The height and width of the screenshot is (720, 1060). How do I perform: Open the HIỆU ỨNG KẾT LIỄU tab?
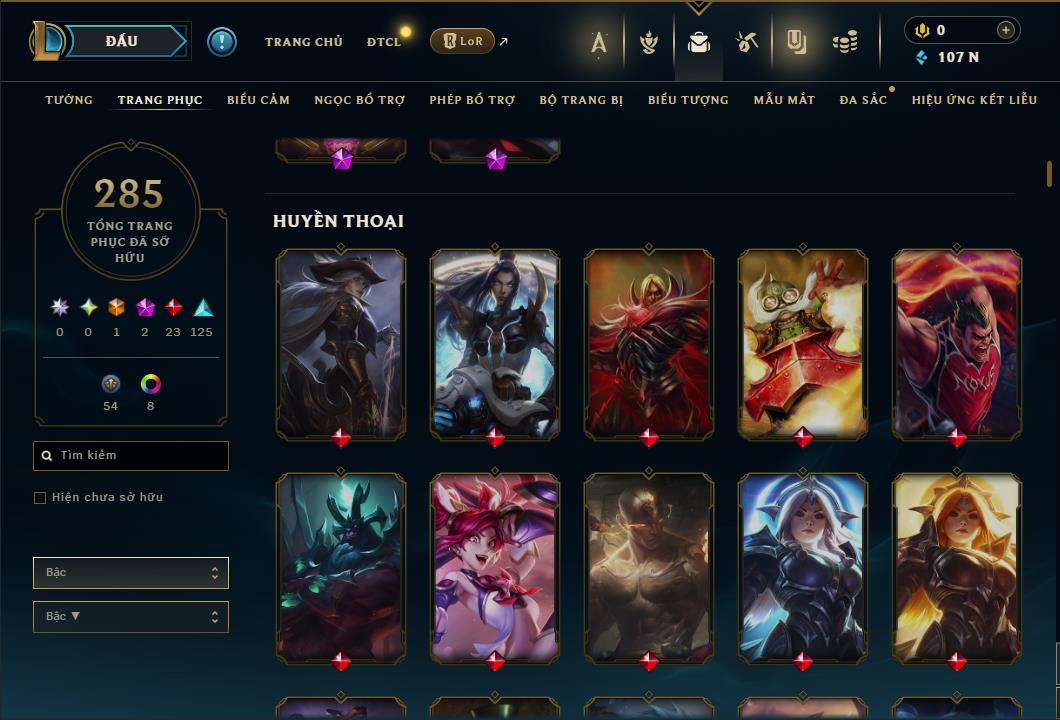coord(974,100)
